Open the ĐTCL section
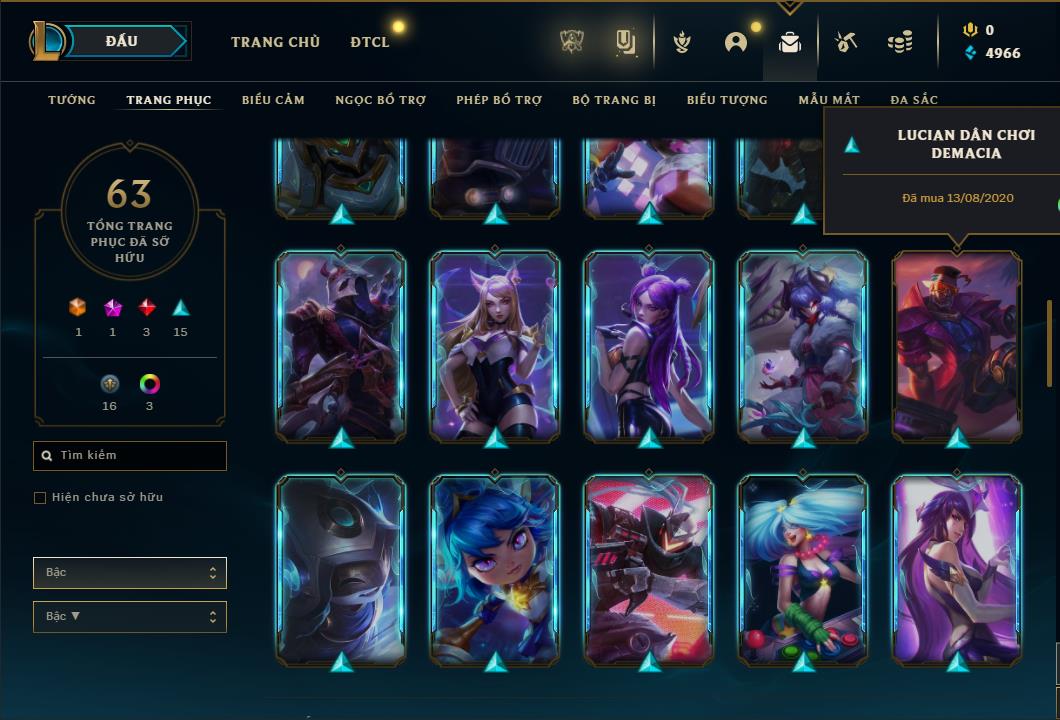This screenshot has width=1060, height=720. tap(370, 42)
